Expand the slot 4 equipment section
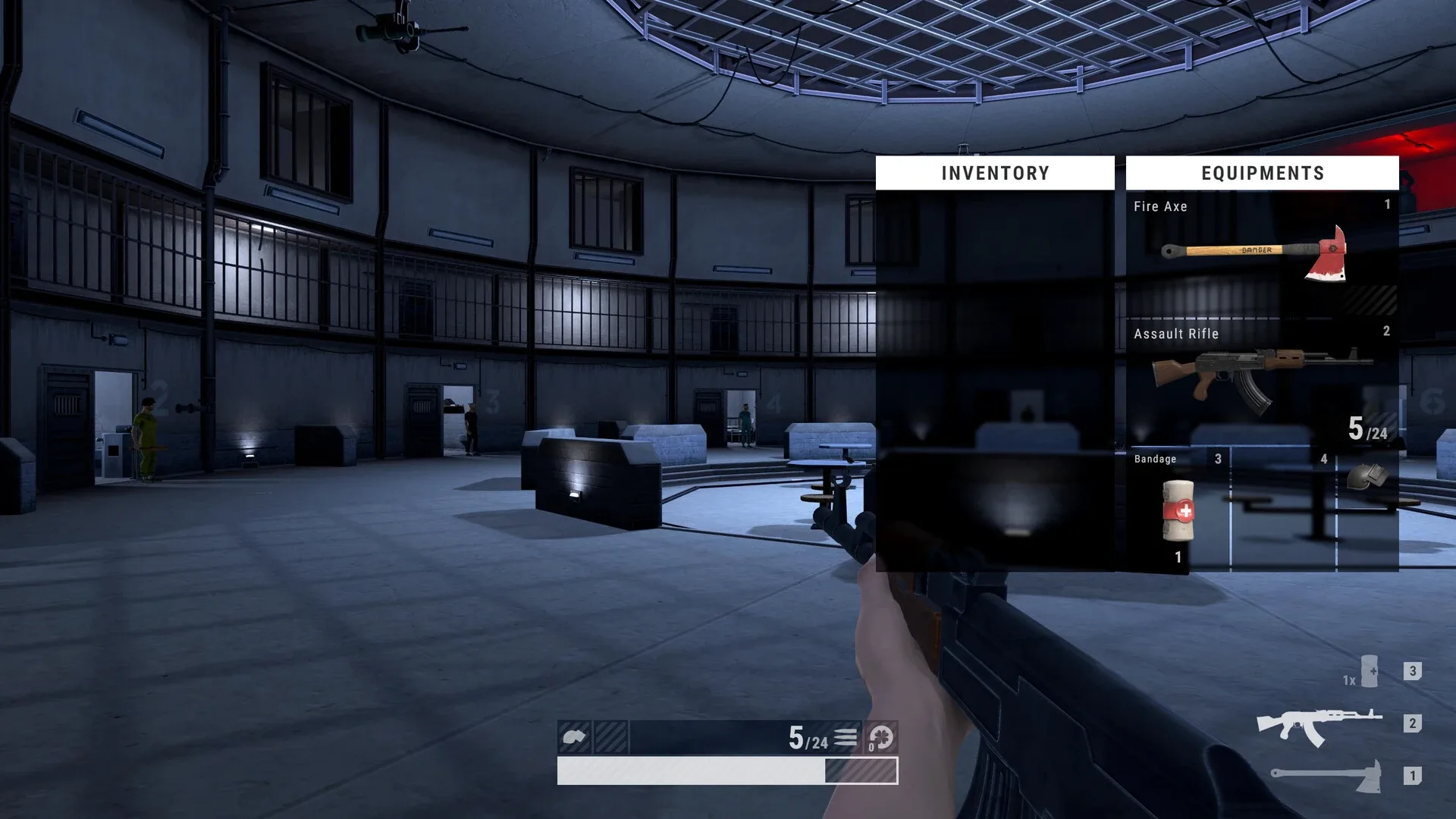 tap(1323, 459)
